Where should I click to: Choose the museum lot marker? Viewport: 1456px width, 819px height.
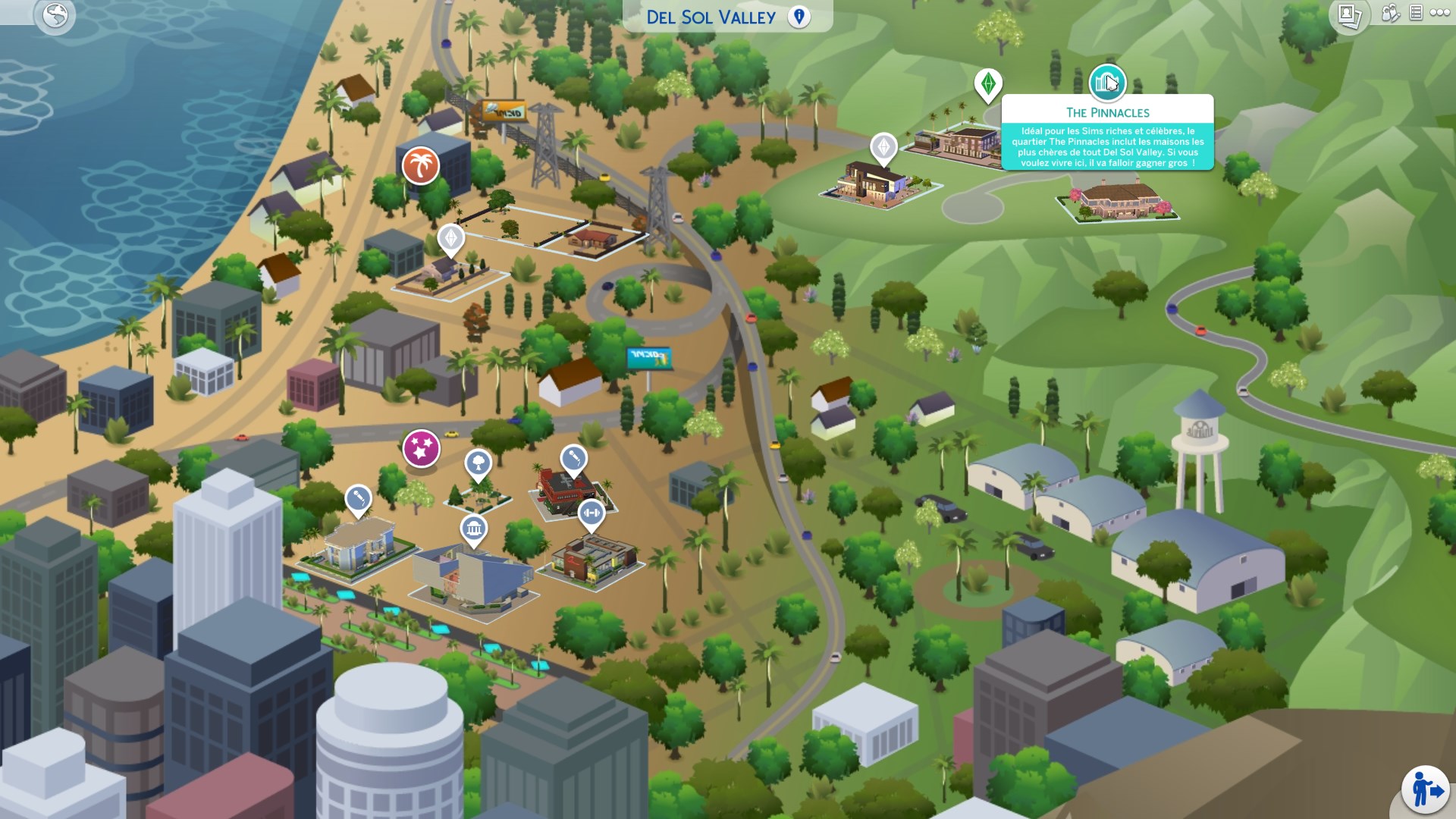(473, 528)
